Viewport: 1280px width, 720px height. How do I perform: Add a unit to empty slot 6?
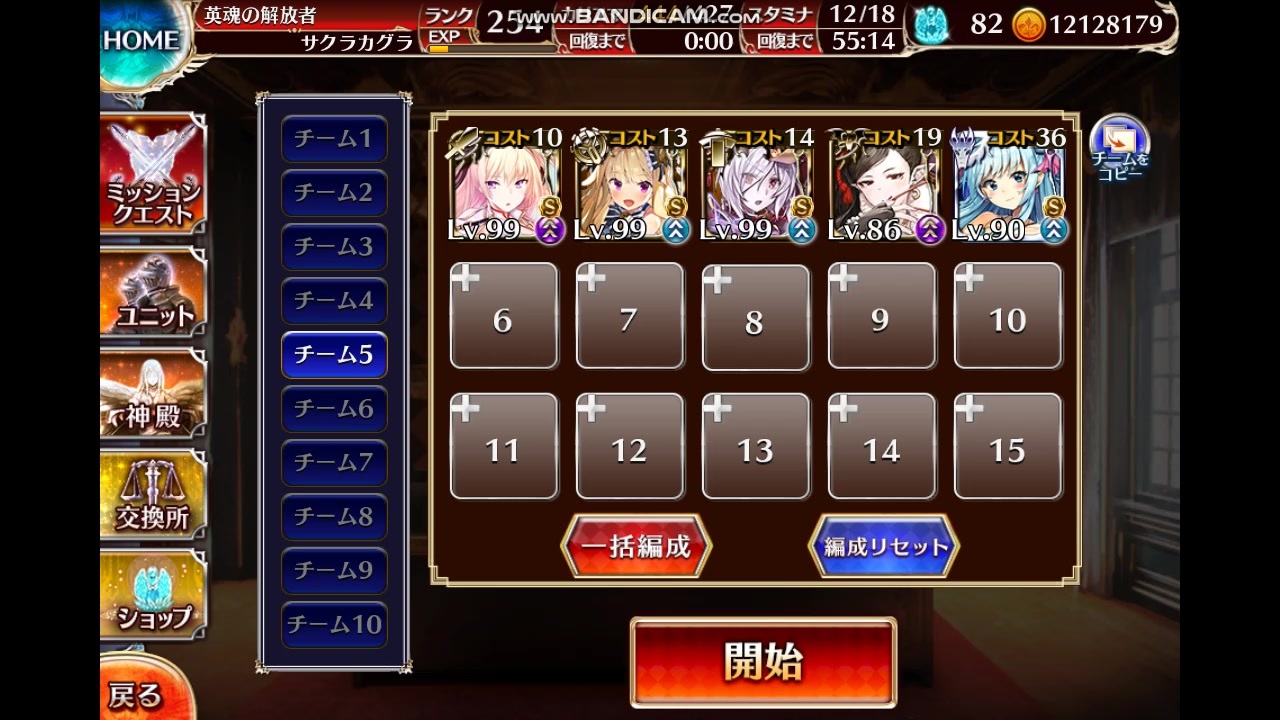[504, 315]
